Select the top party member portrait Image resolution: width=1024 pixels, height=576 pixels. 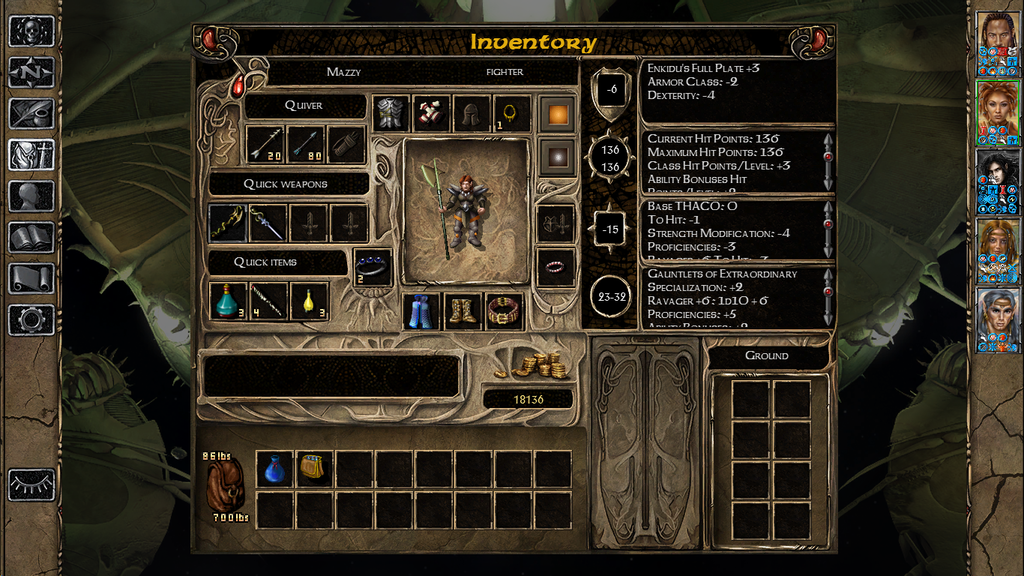pyautogui.click(x=997, y=45)
